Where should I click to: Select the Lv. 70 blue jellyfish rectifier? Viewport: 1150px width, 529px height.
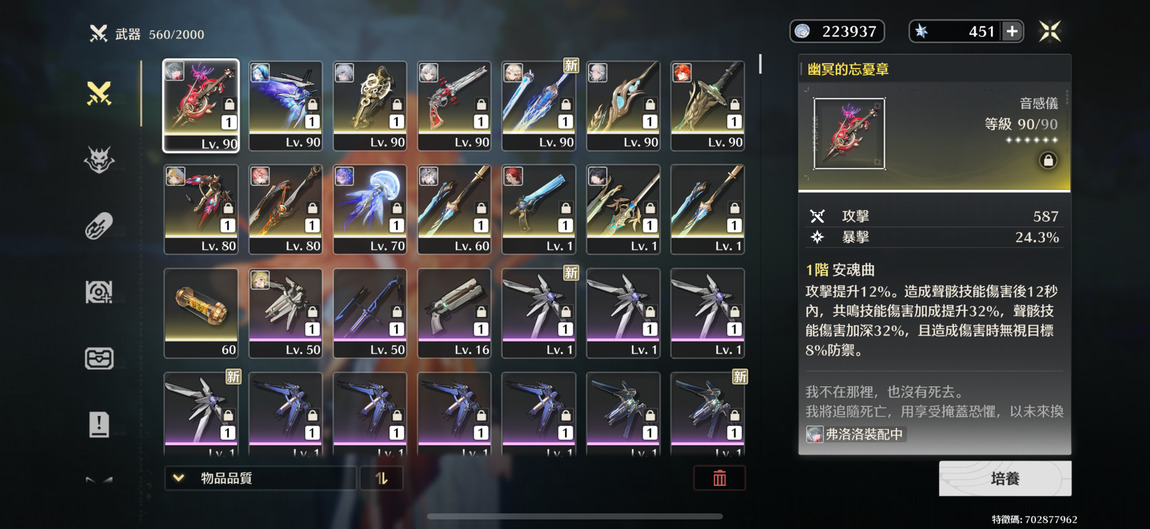(x=370, y=209)
